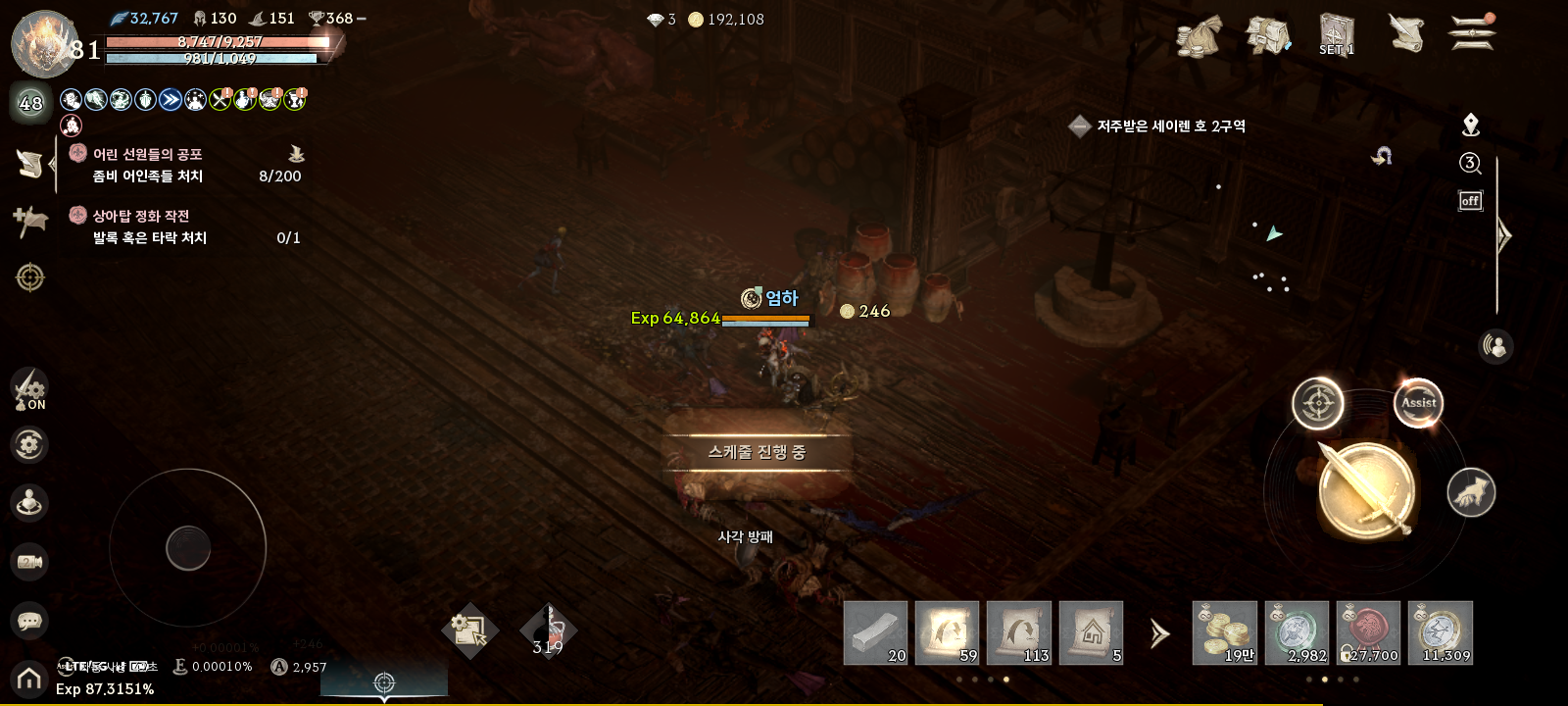Image resolution: width=1568 pixels, height=706 pixels.
Task: Open the coin pouch shop icon
Action: [1199, 36]
